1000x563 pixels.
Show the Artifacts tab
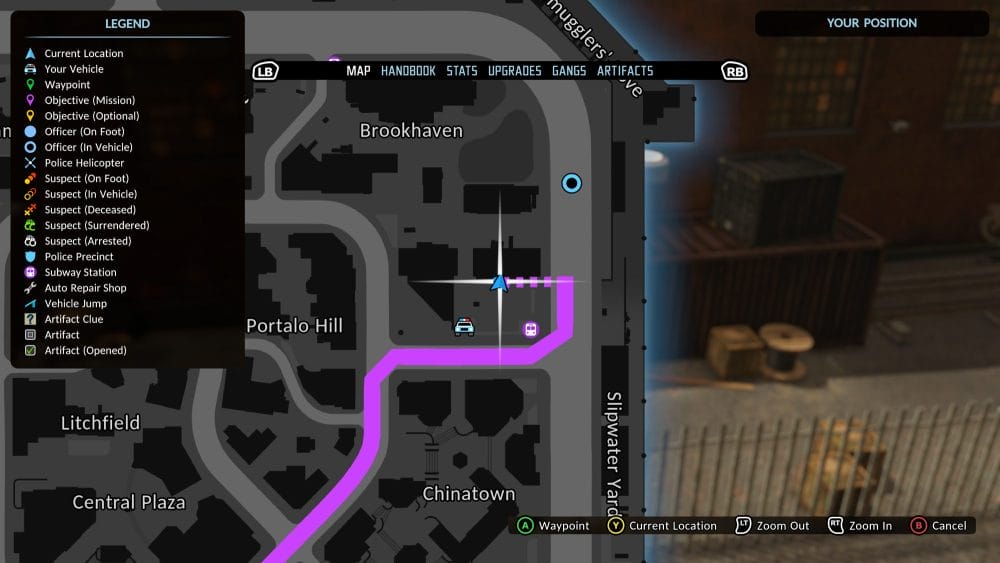[625, 71]
